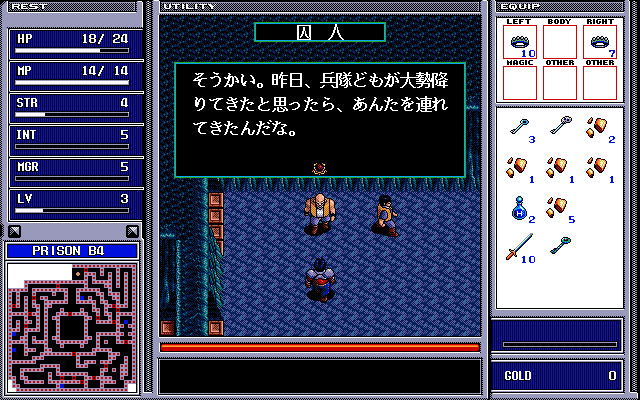Click the right arrow button above the minimap
640x400 pixels.
click(132, 231)
